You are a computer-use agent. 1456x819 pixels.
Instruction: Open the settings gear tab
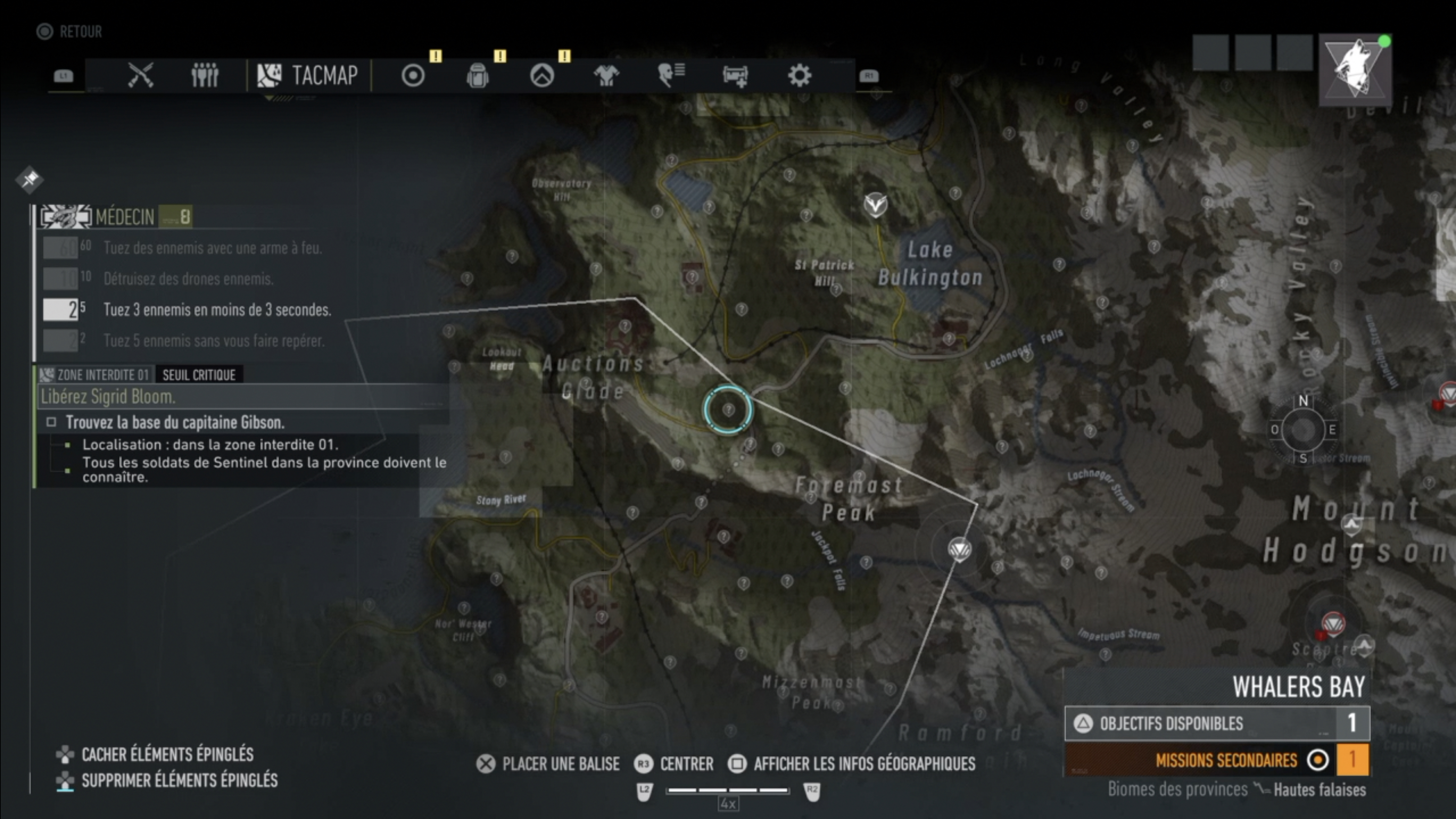click(799, 75)
